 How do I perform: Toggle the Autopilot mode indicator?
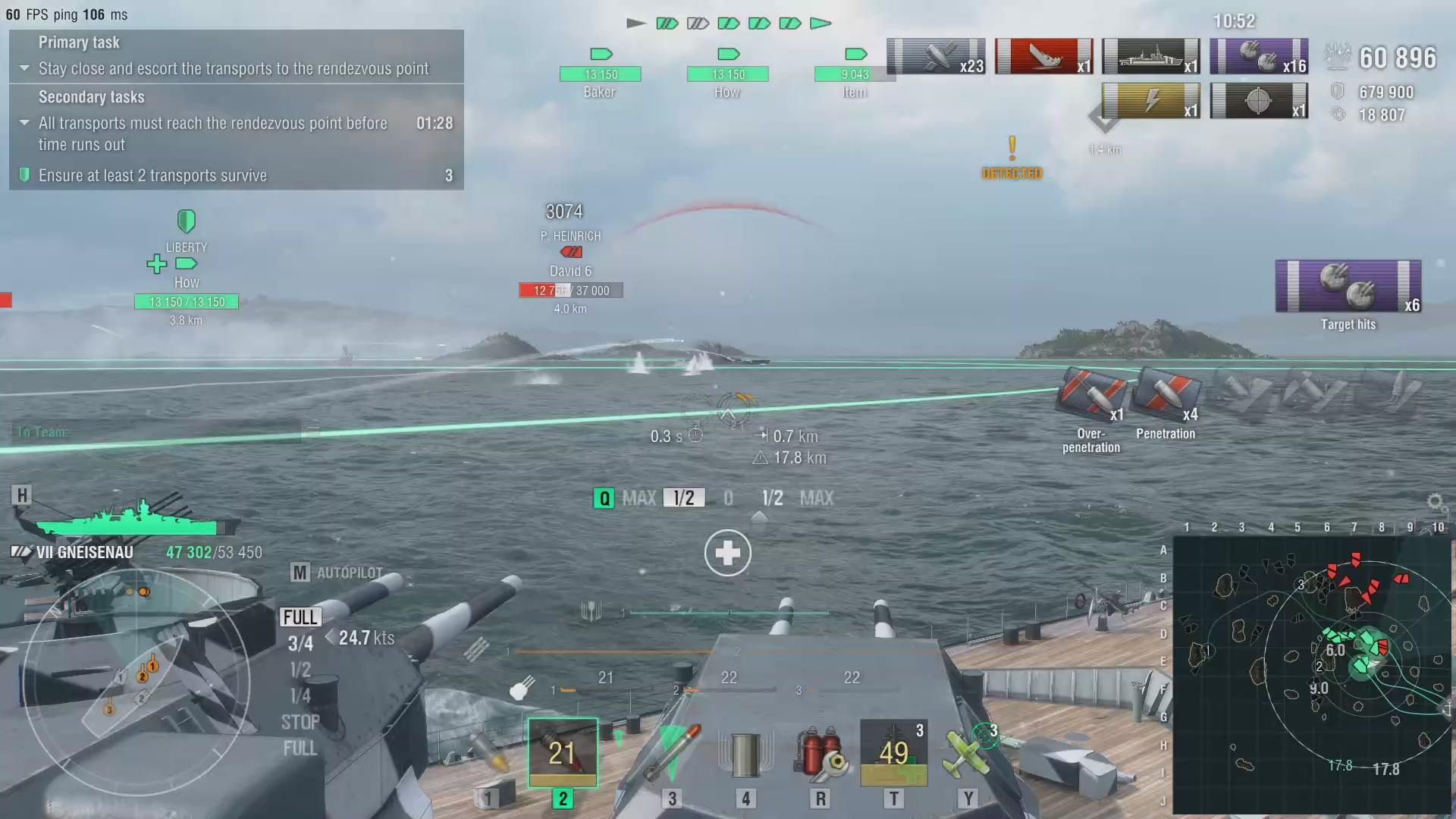(x=337, y=573)
